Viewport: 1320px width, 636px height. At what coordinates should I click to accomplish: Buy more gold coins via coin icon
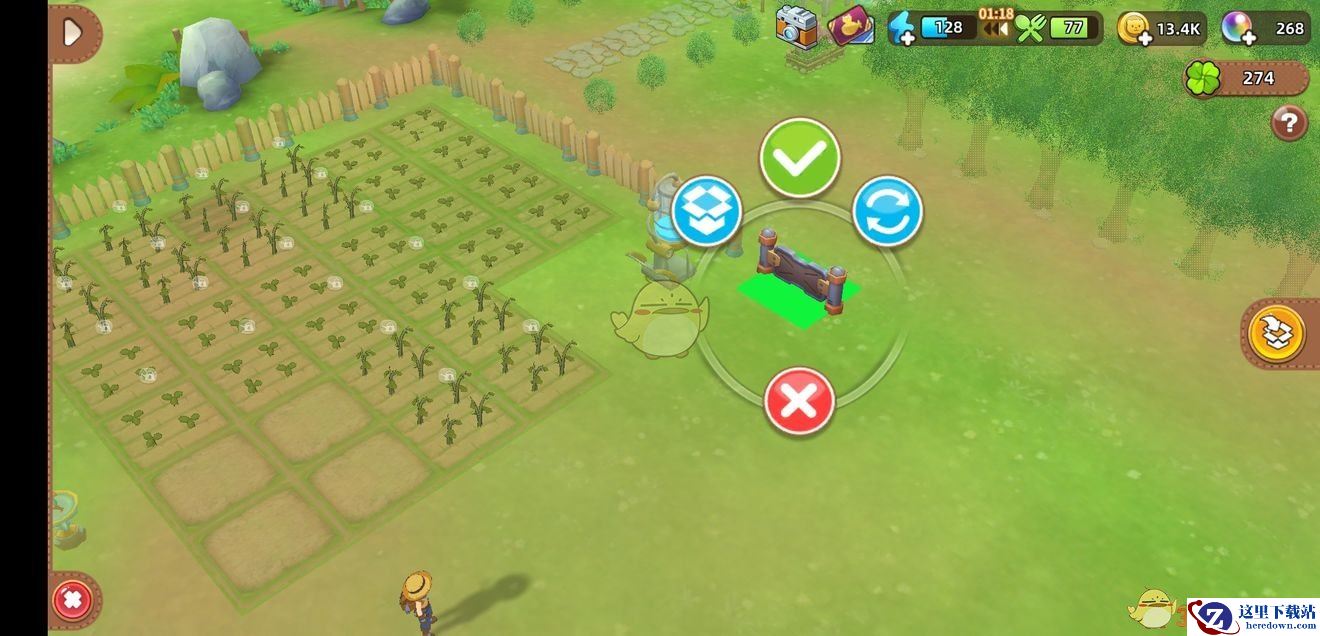click(x=1133, y=29)
